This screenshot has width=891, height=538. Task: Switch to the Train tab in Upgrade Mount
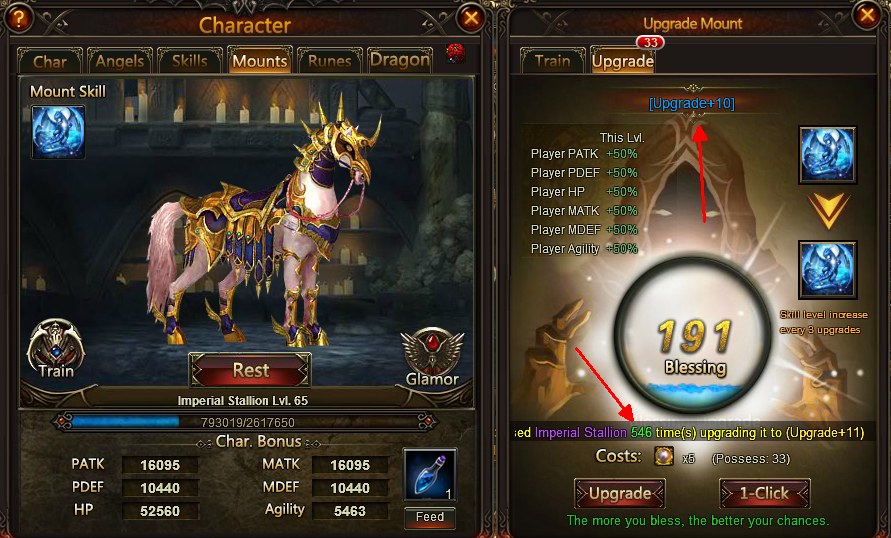coord(552,61)
